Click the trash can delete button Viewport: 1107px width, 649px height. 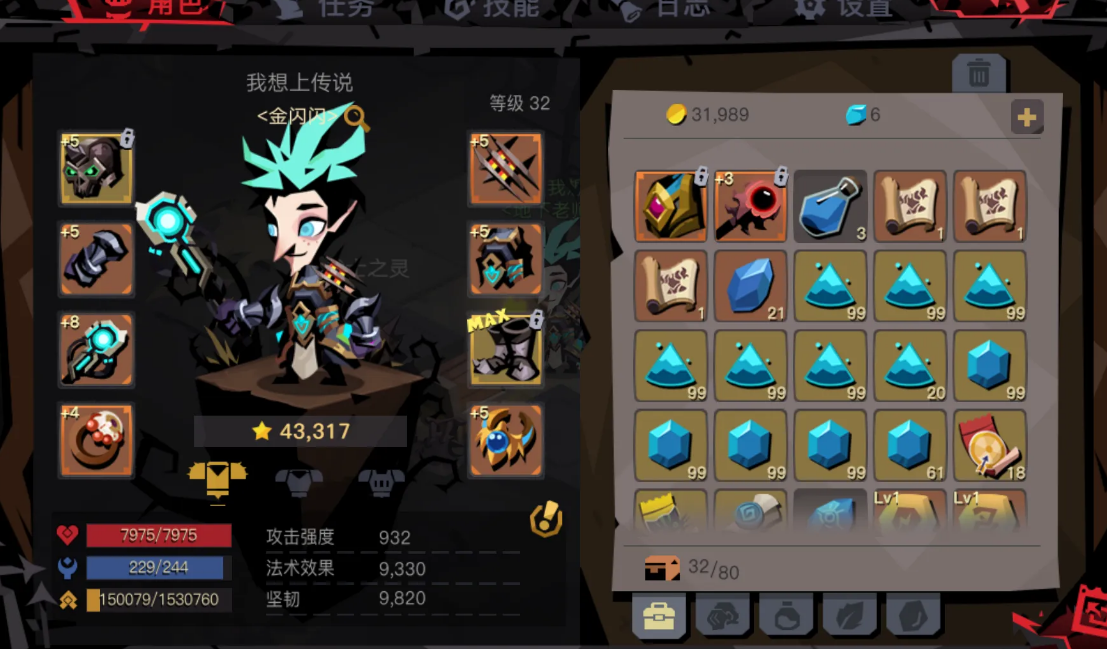pos(979,74)
